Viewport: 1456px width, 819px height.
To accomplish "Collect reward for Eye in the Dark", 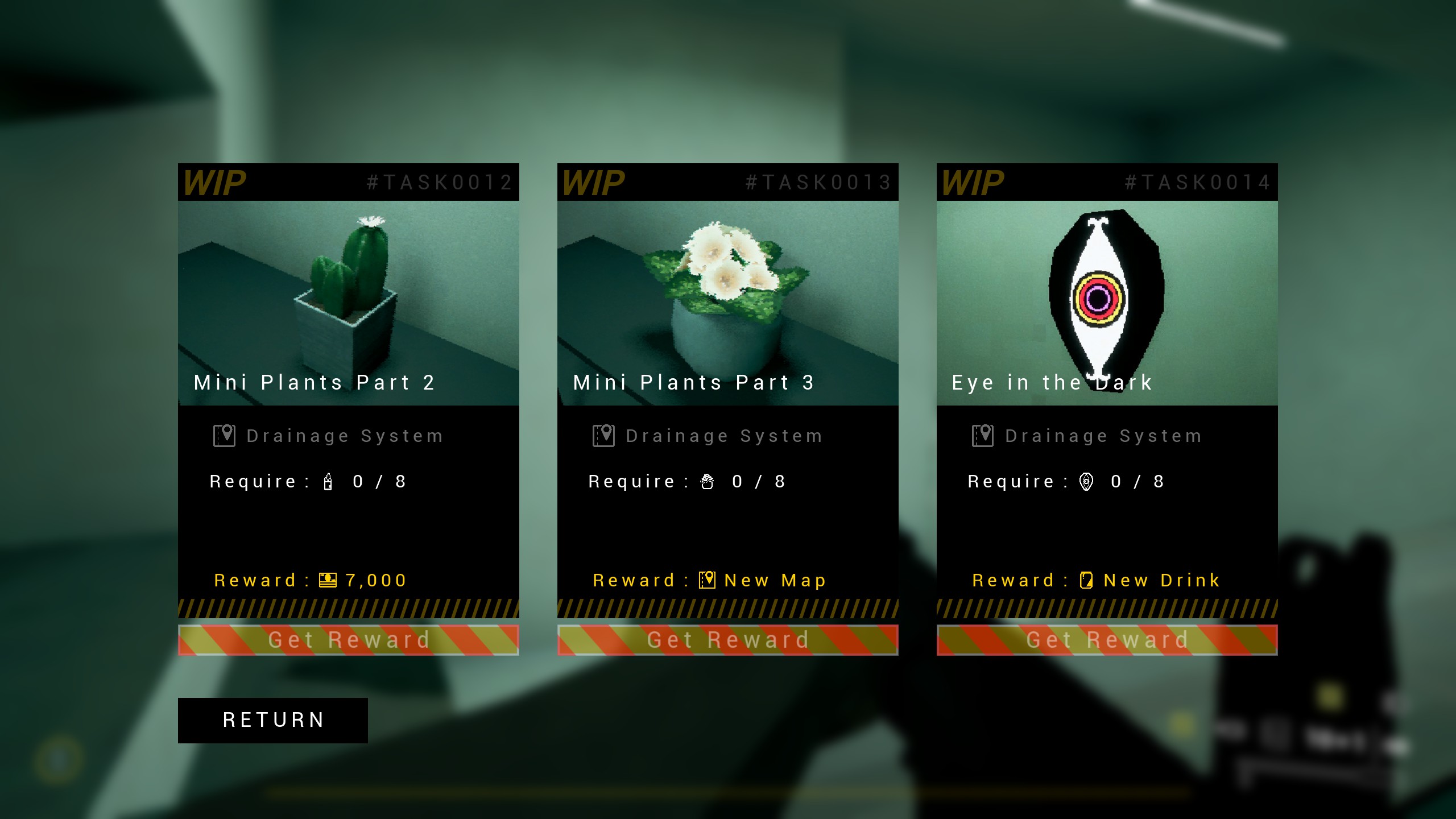I will point(1107,640).
